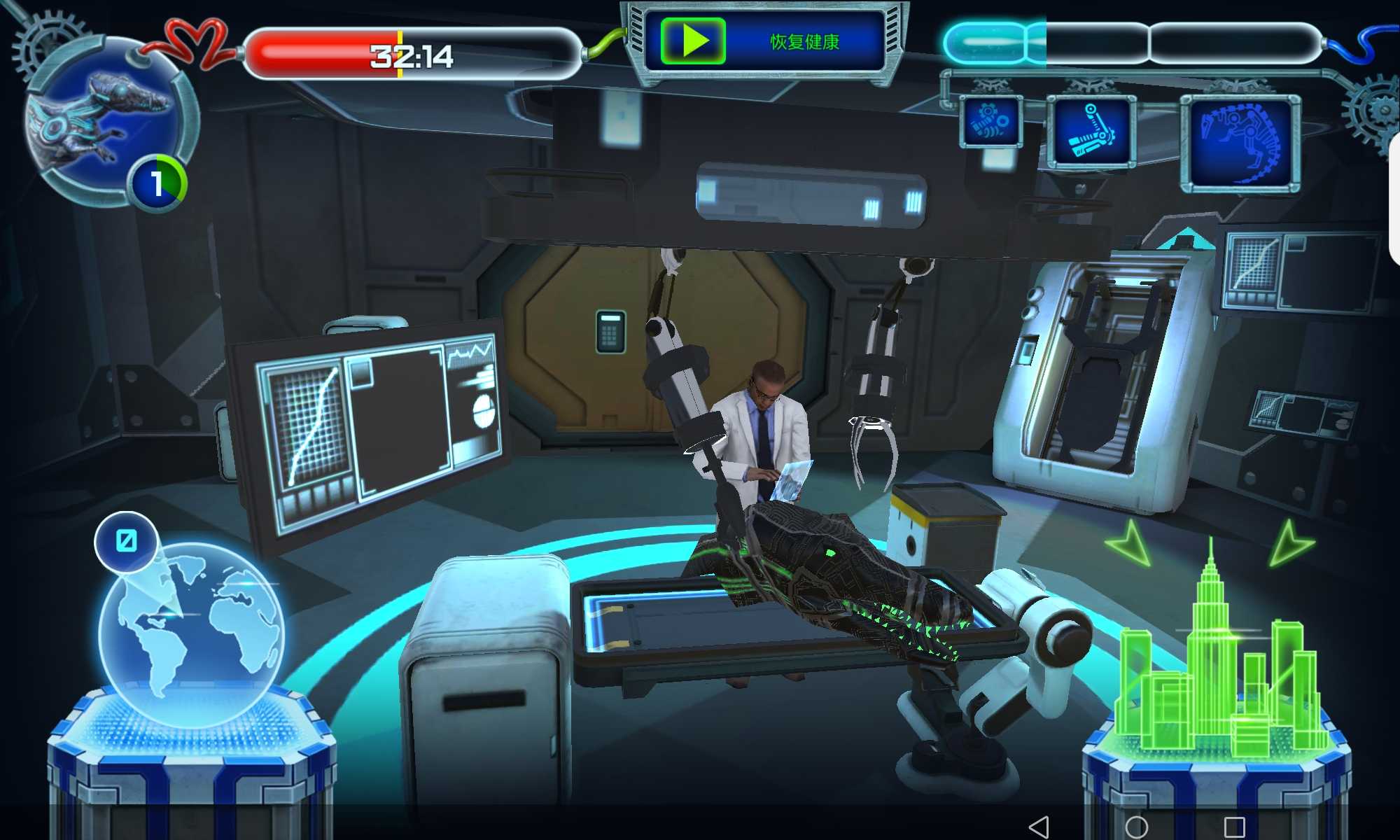Select the robotic arm blueprint icon
Viewport: 1400px width, 840px height.
point(1091,132)
